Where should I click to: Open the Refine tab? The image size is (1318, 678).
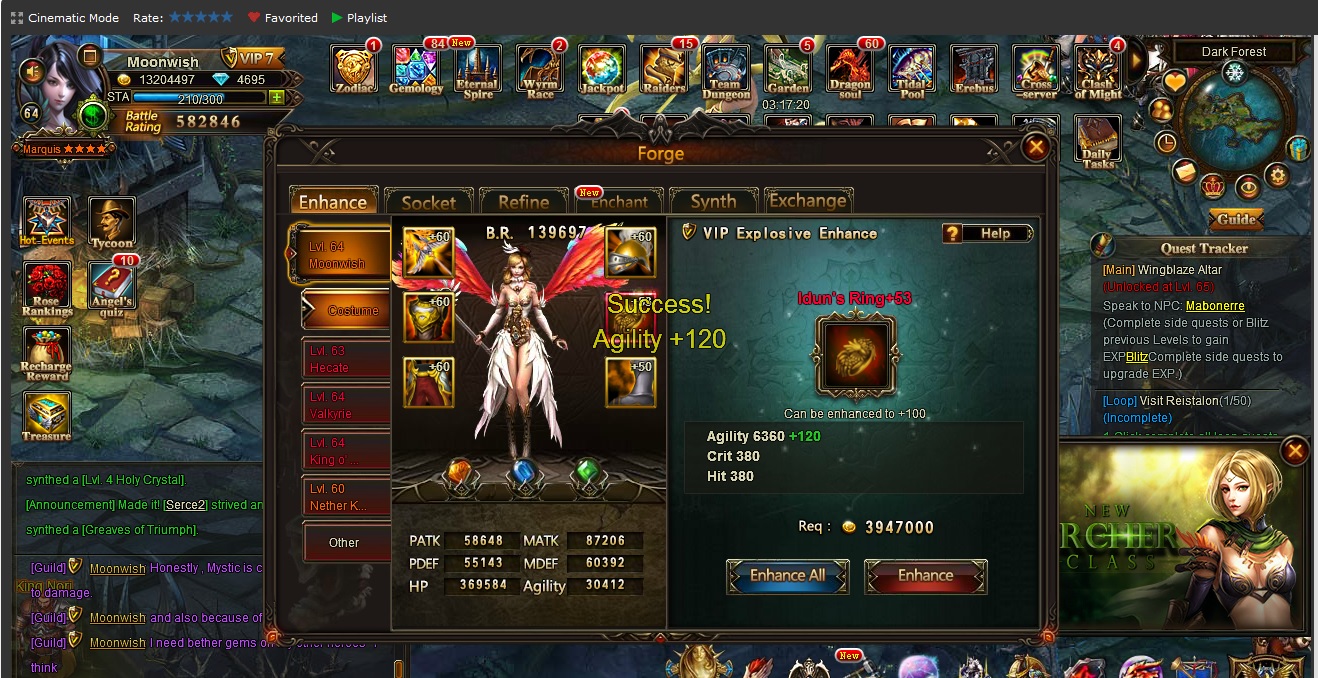pos(523,202)
